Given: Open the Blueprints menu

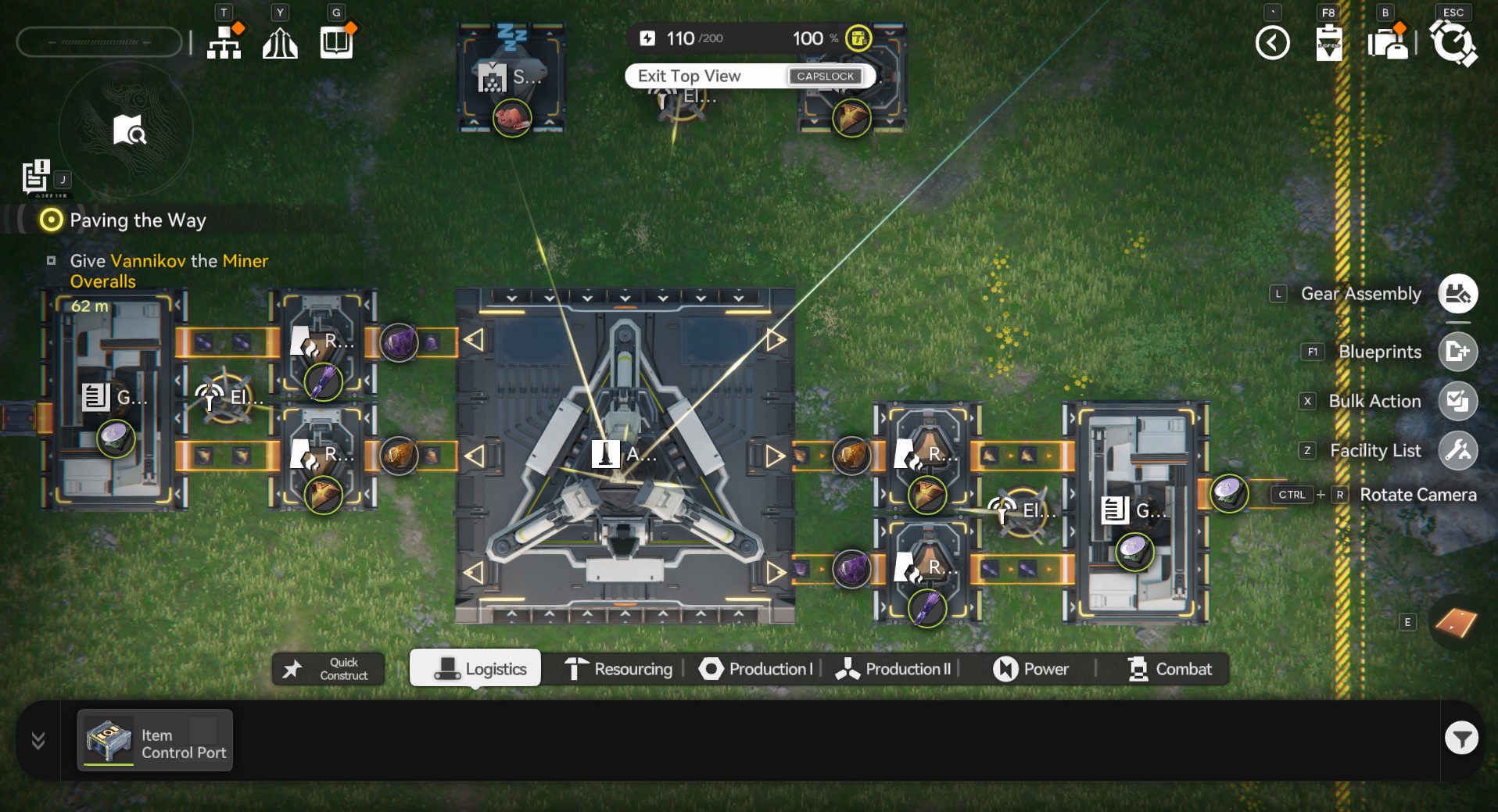Looking at the screenshot, I should (x=1457, y=352).
